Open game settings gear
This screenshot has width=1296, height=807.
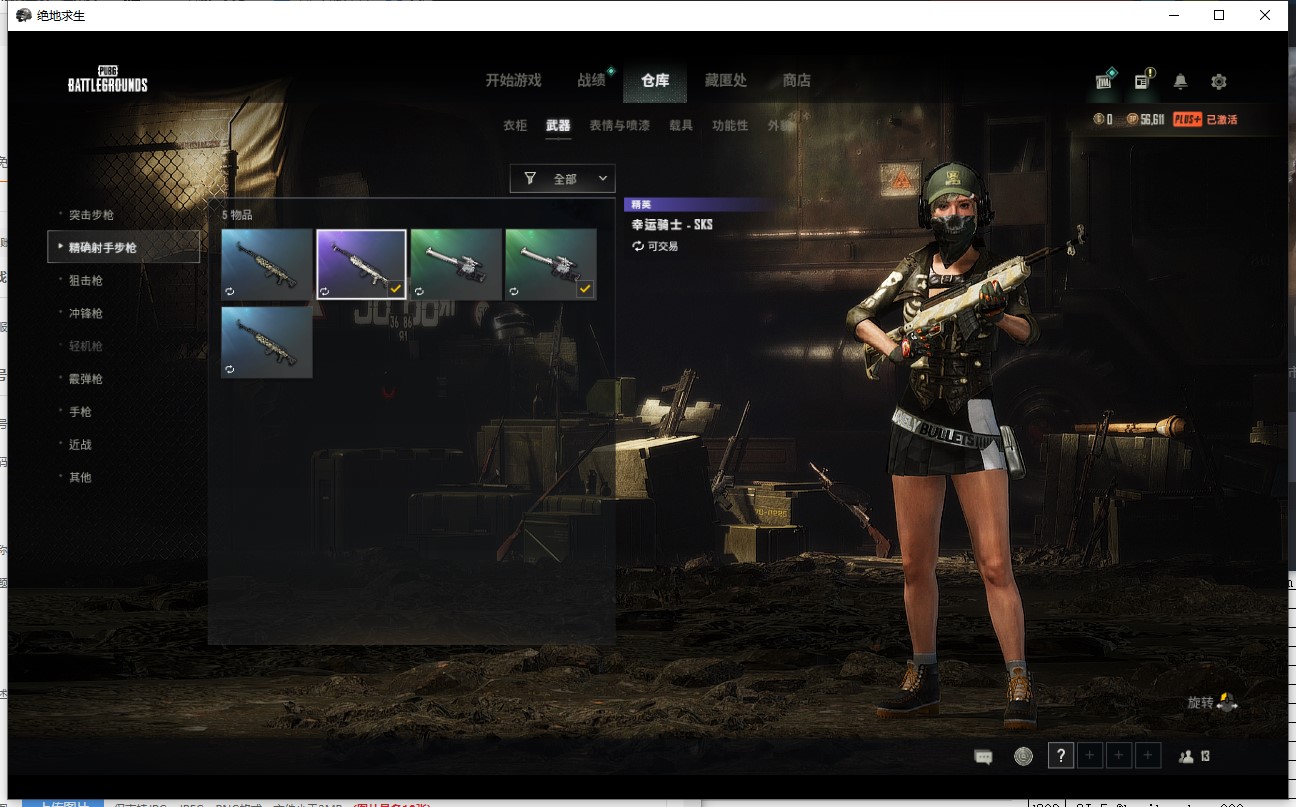[x=1219, y=81]
